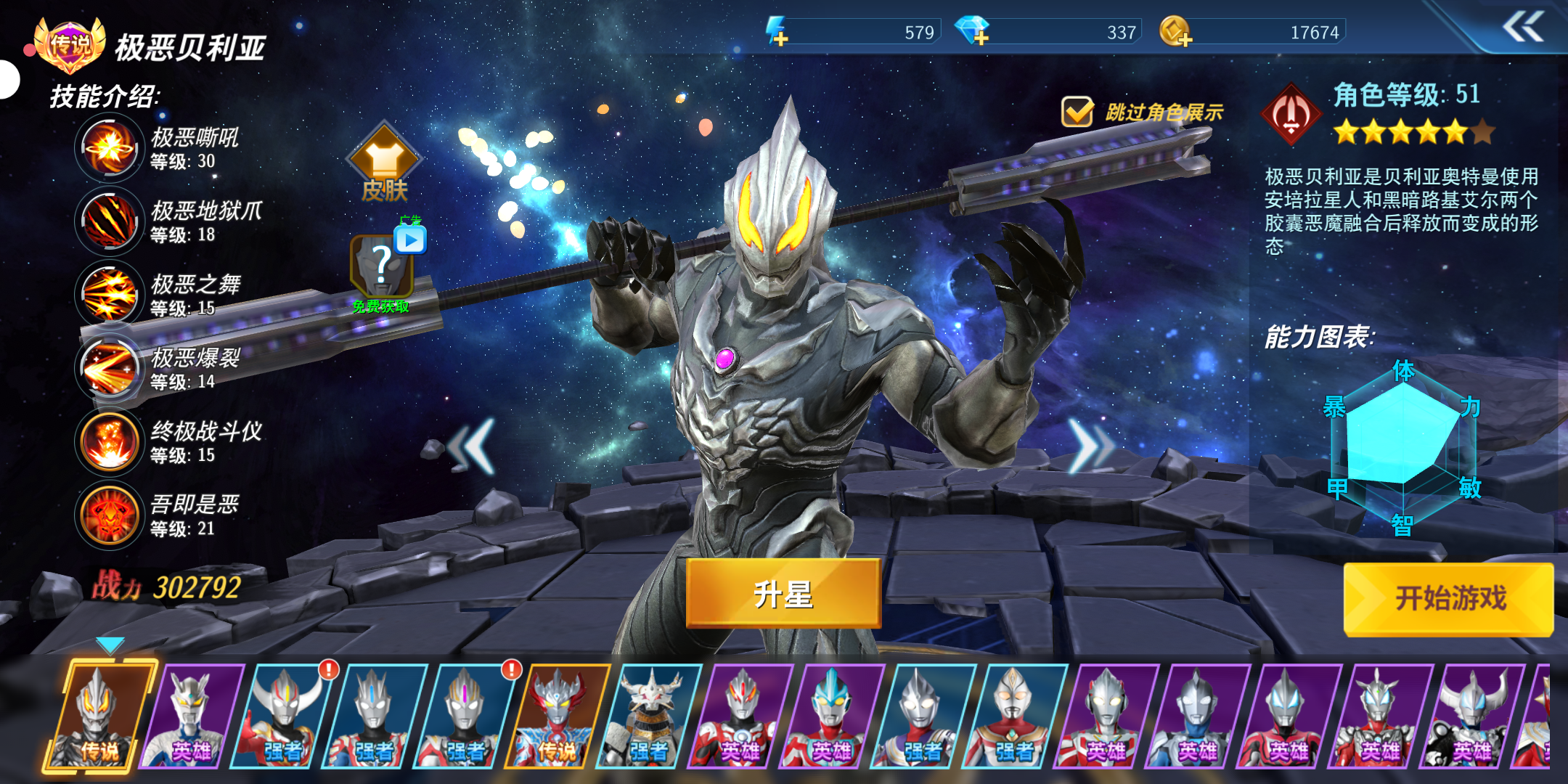Select the red-horned 传说 hero with blue cape
The image size is (1568, 784).
pos(559,717)
